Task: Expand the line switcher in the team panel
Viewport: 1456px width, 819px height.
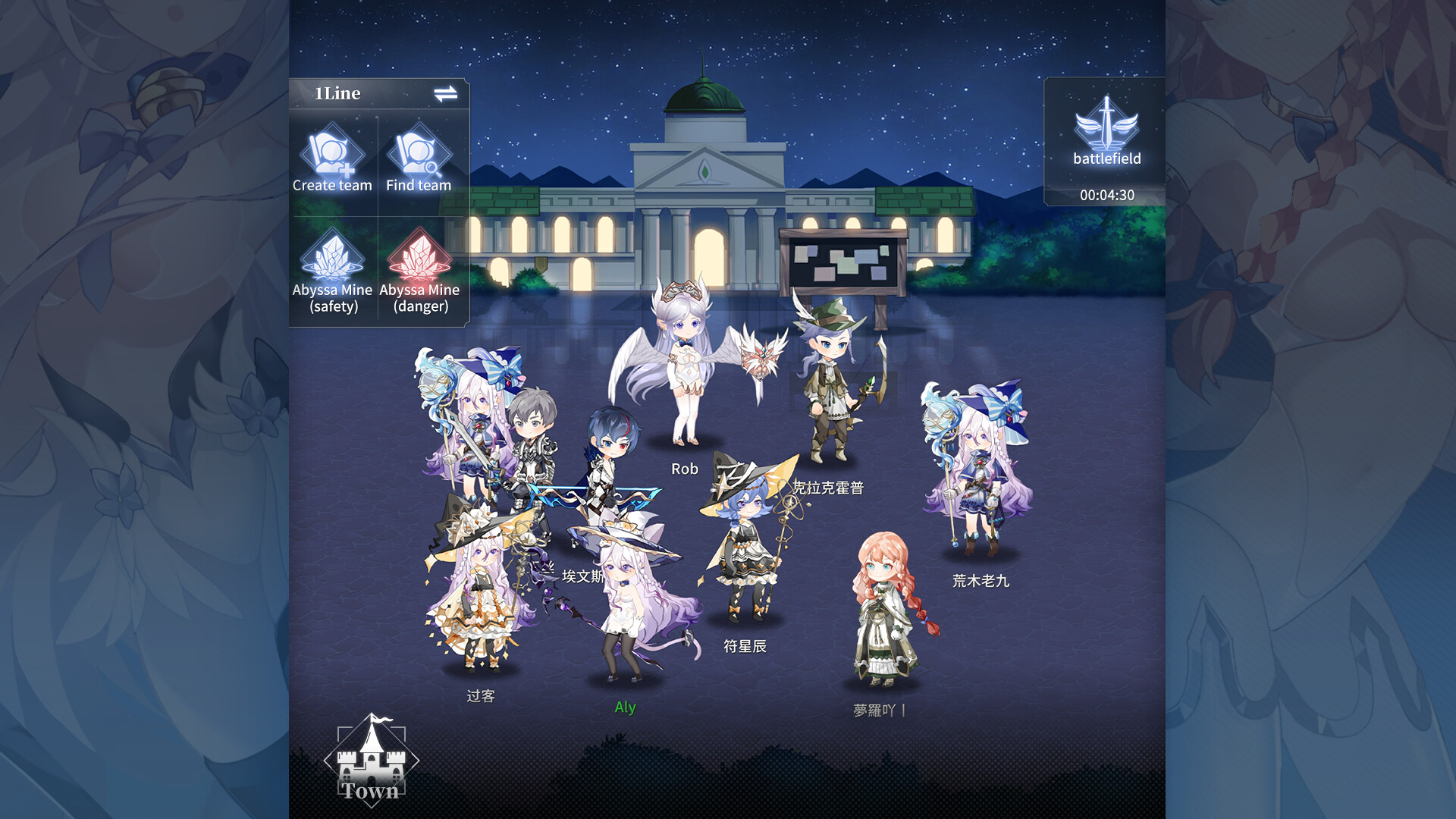Action: [x=446, y=93]
